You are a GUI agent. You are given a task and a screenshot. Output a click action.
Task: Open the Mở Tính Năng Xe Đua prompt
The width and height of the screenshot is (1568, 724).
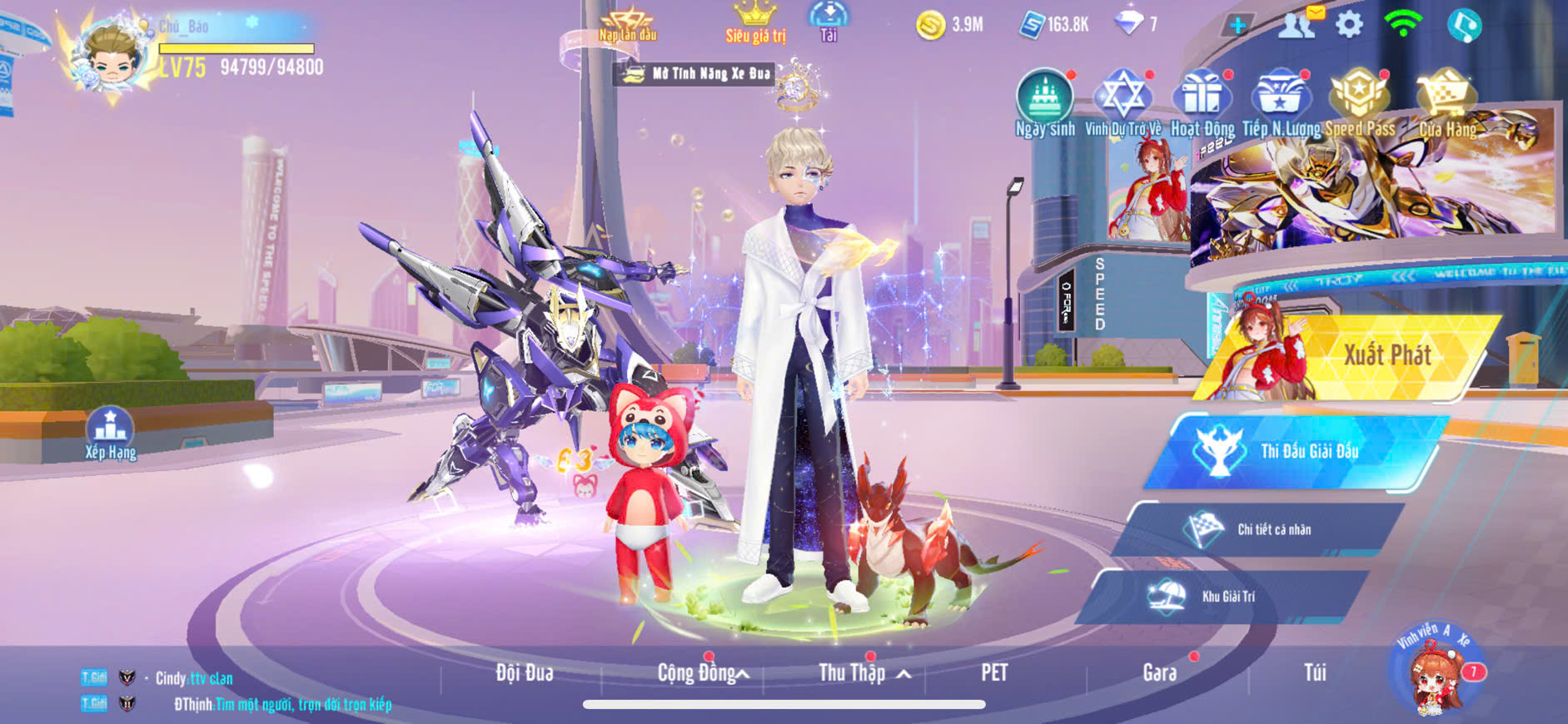(x=698, y=74)
